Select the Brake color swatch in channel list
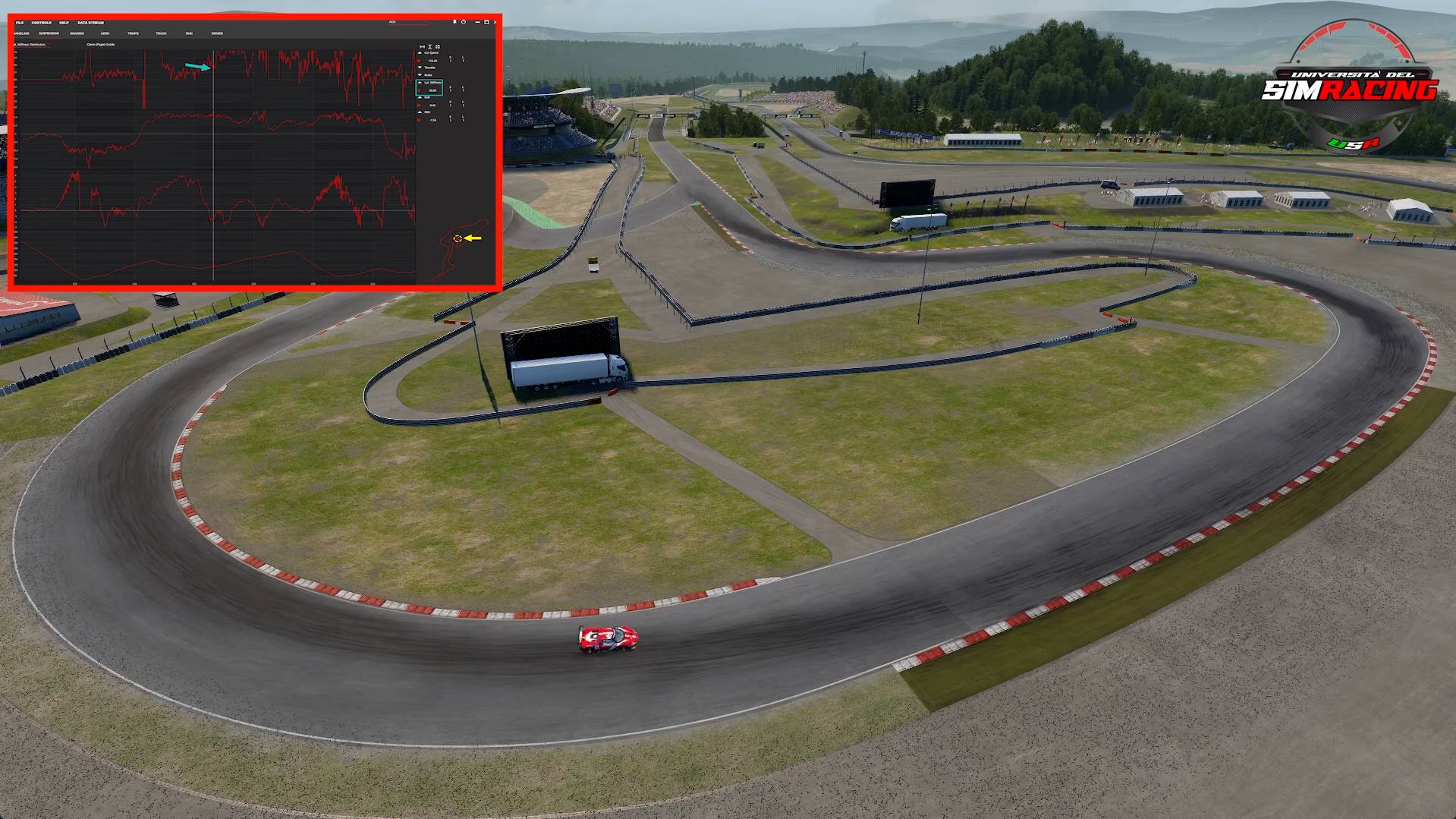Screen dimensions: 1456x819 (x=420, y=90)
